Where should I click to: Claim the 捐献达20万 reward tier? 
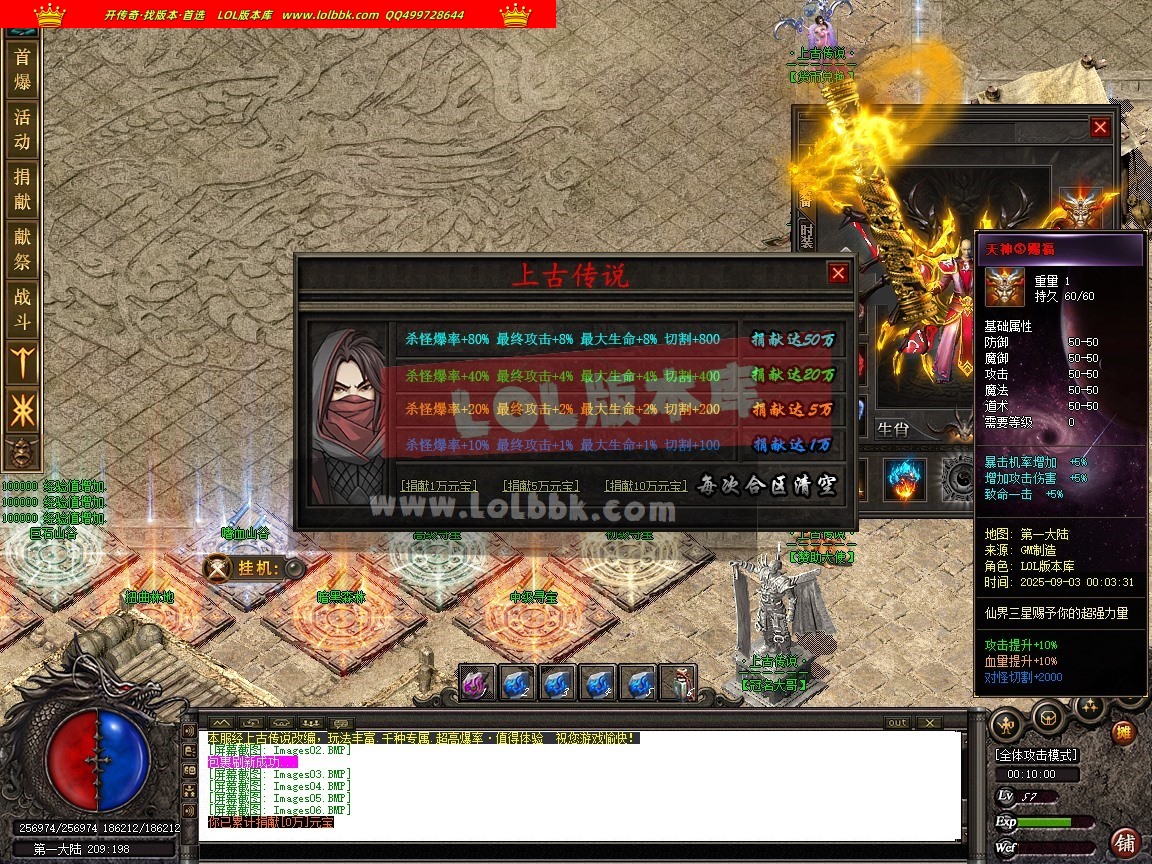click(793, 375)
